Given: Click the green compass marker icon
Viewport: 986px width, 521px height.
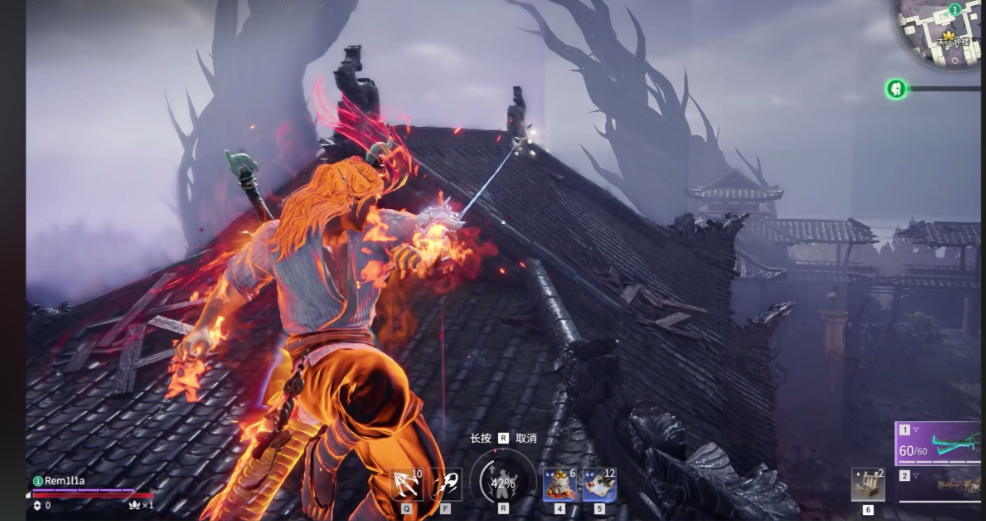Looking at the screenshot, I should pyautogui.click(x=896, y=89).
